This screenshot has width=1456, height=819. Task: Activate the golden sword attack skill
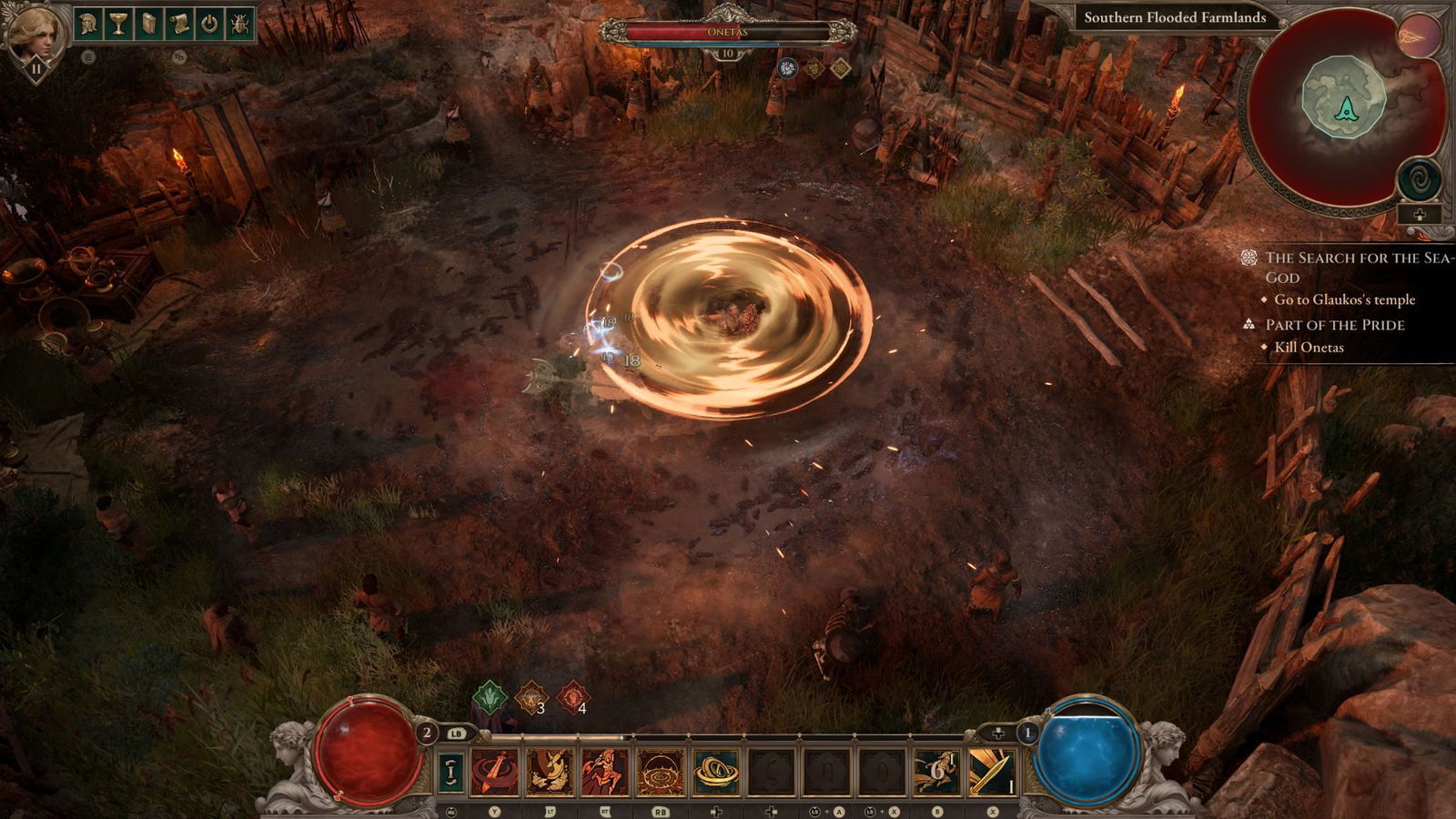click(992, 772)
